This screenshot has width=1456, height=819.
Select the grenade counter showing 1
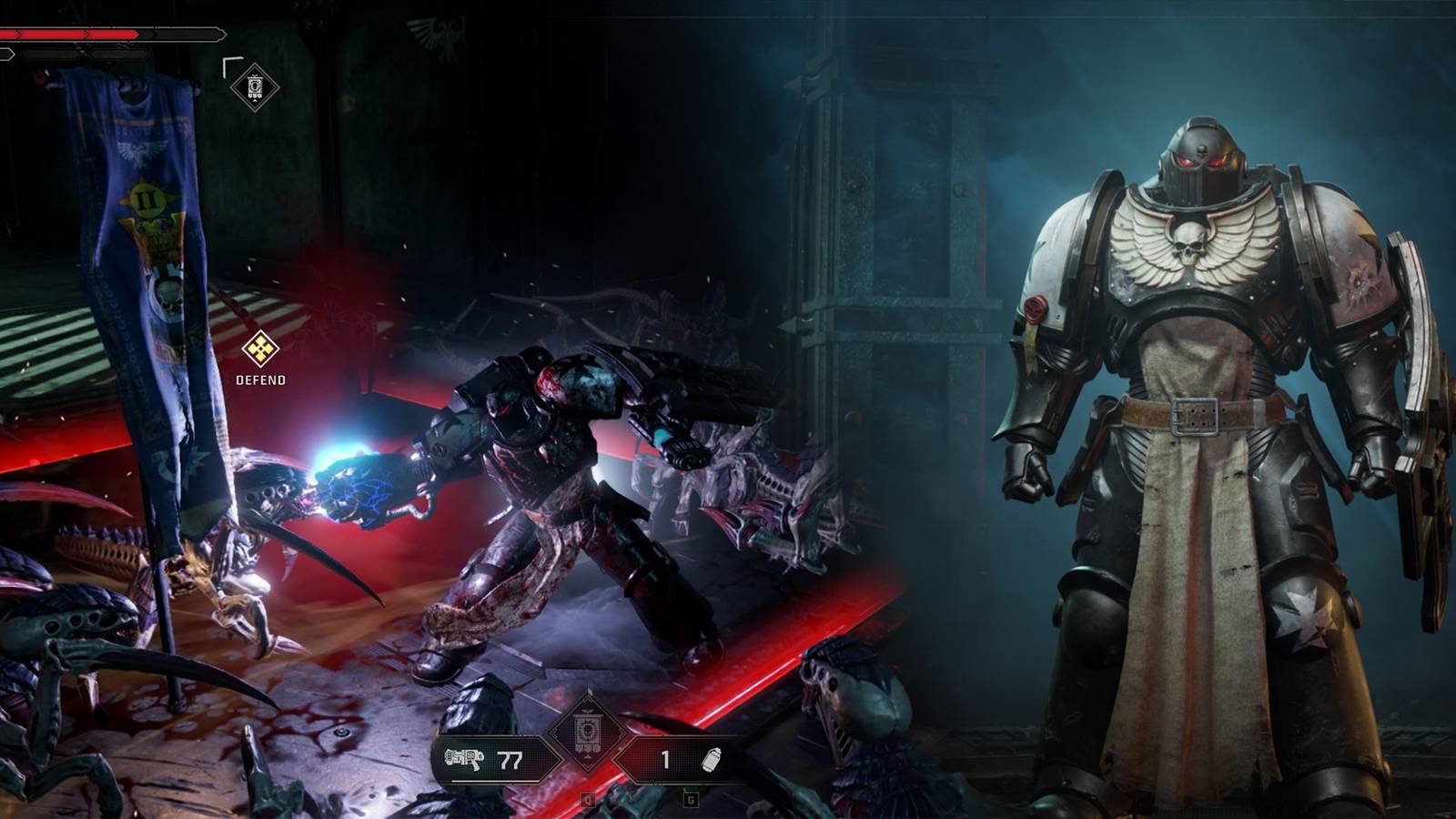coord(664,760)
